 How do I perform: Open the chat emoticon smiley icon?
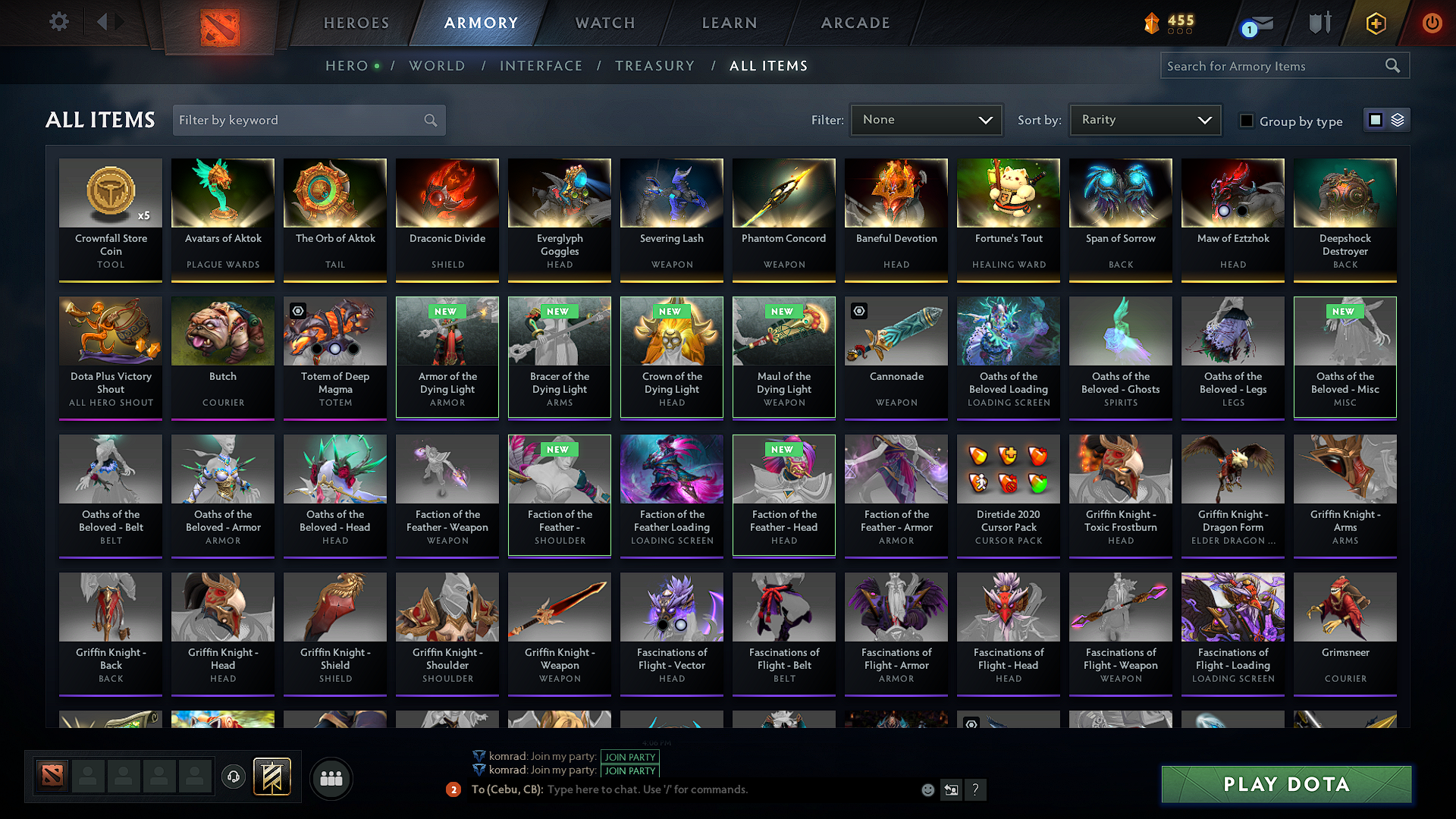click(x=927, y=789)
